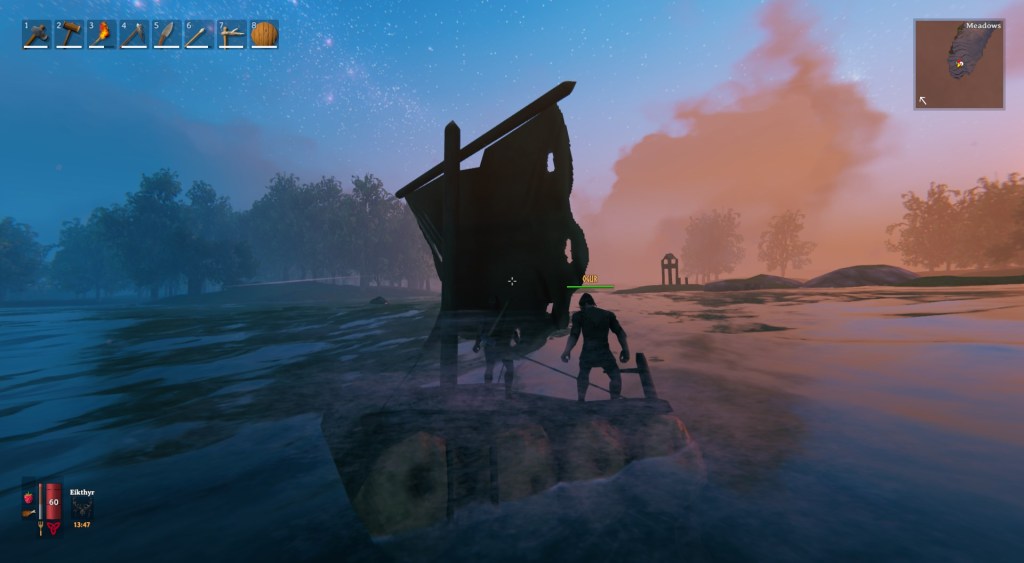
Task: Select the round wooden shield slot
Action: click(x=264, y=35)
